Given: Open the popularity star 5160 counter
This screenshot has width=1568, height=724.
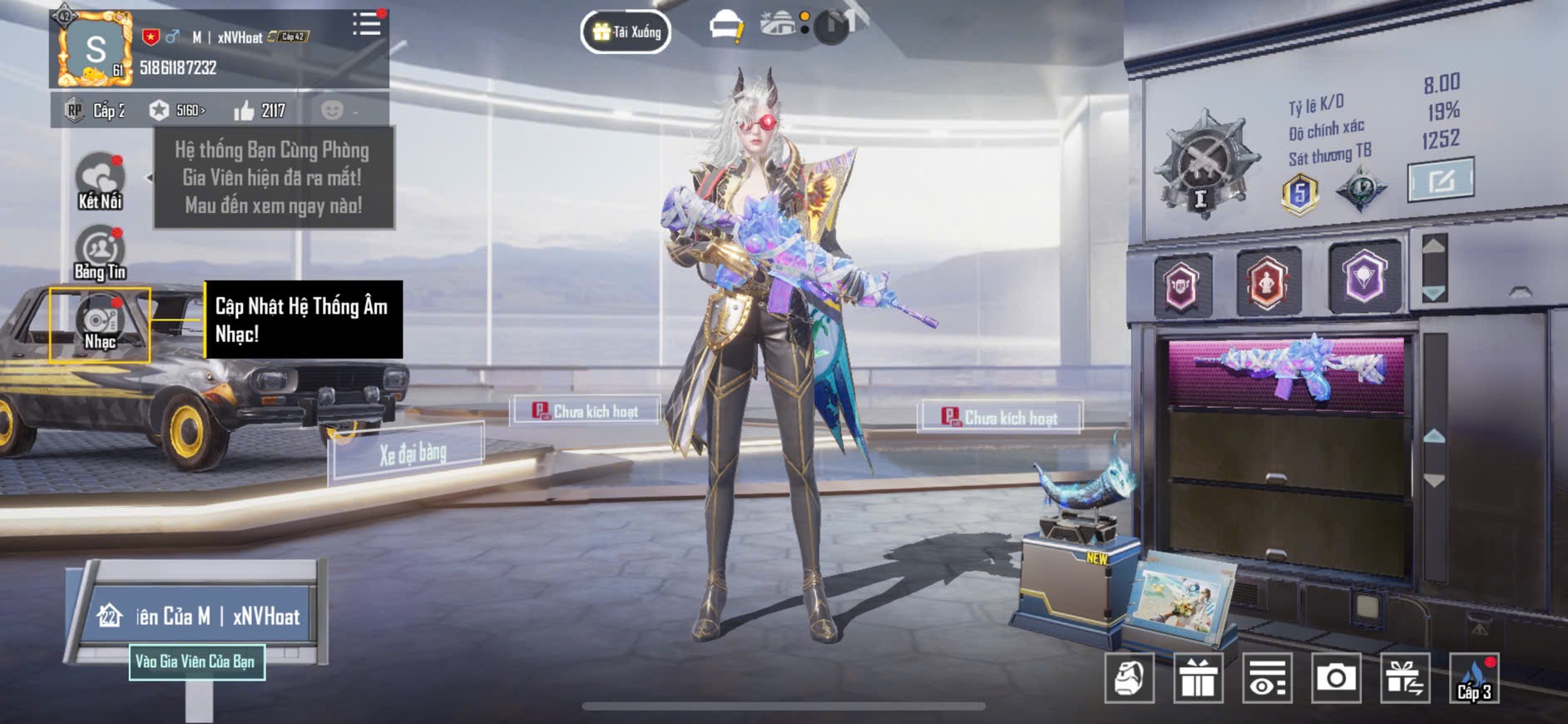Looking at the screenshot, I should (x=176, y=111).
